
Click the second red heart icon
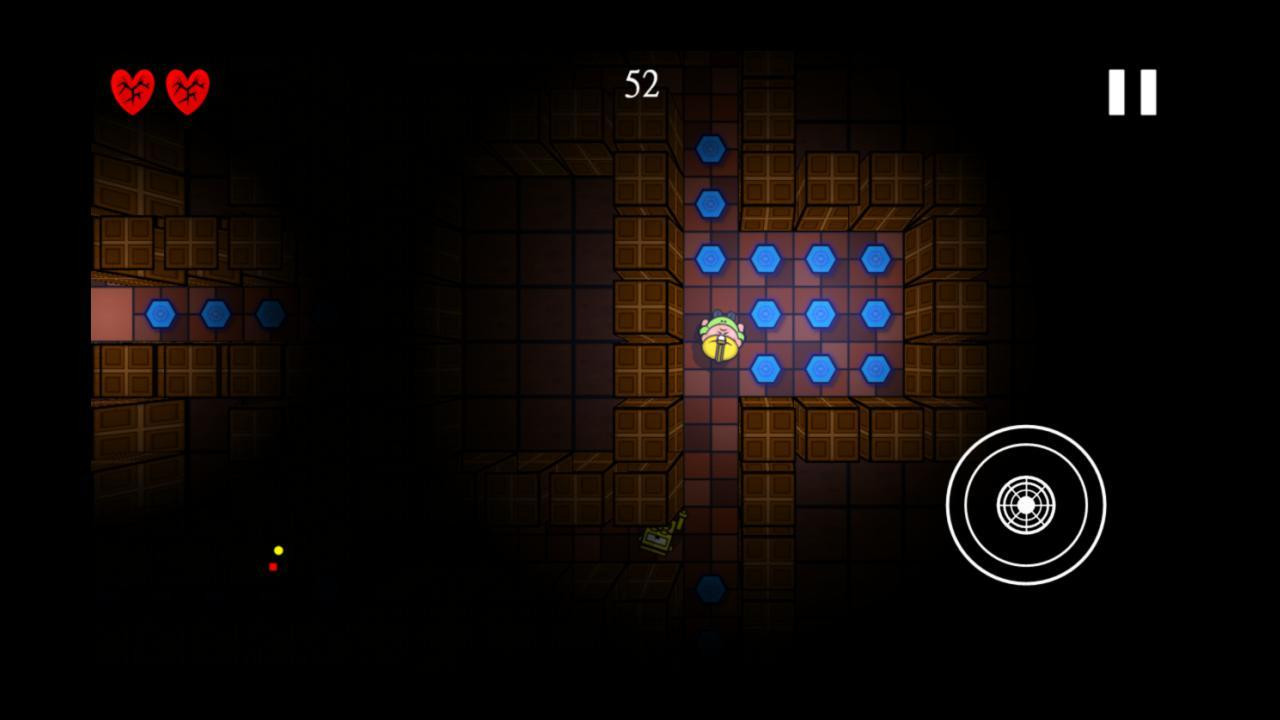[186, 90]
